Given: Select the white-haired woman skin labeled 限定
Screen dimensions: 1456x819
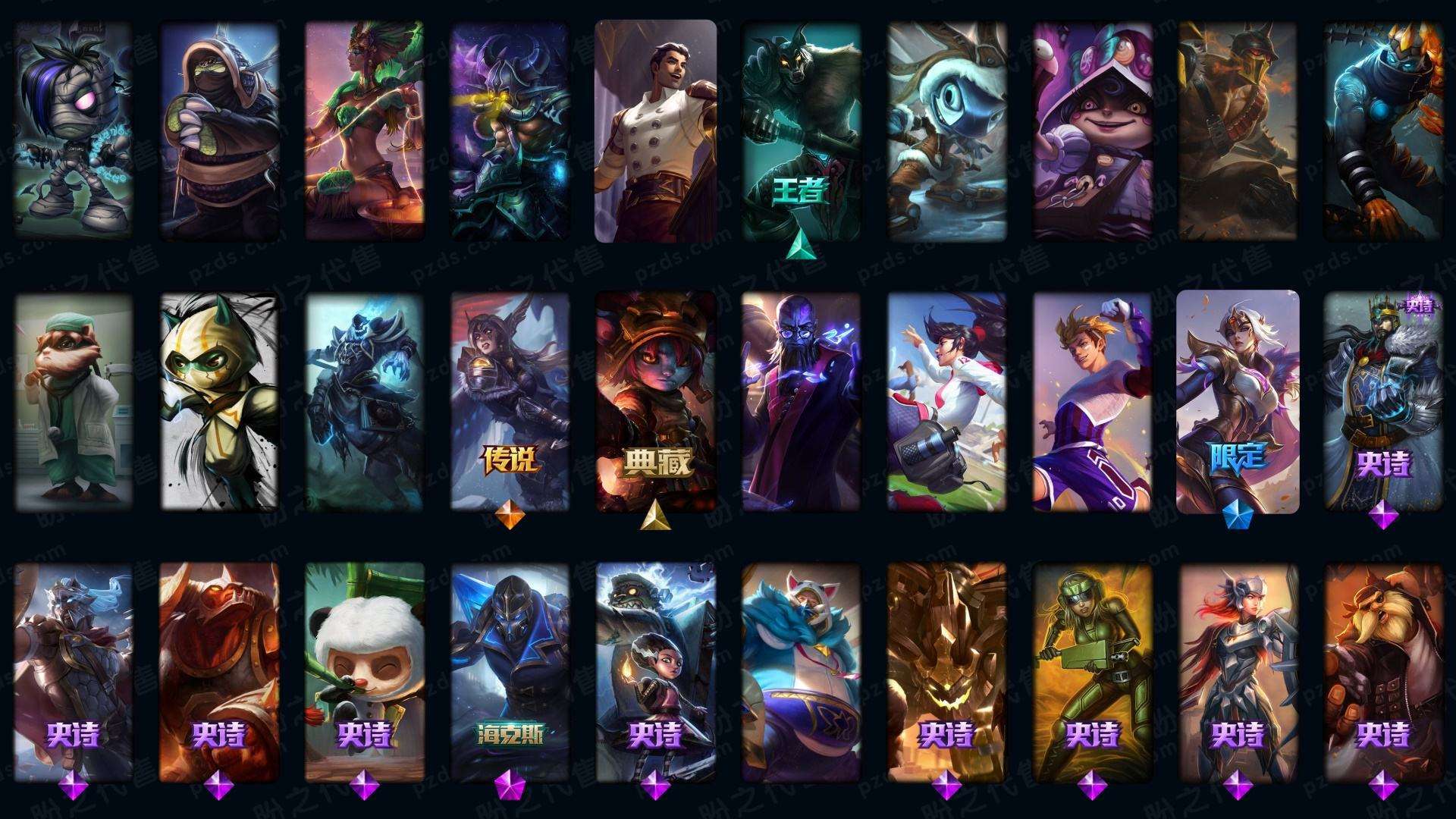Looking at the screenshot, I should (1238, 402).
